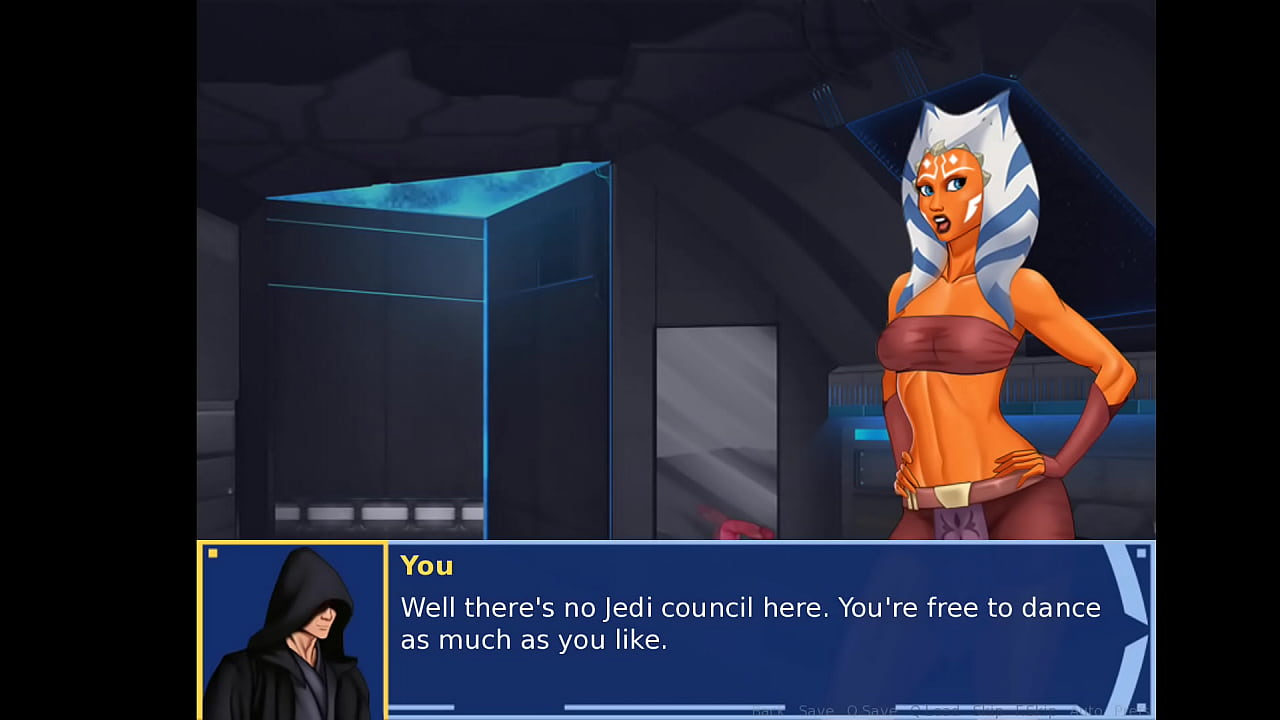Click Save in the quick menu
The height and width of the screenshot is (720, 1280).
[x=816, y=712]
